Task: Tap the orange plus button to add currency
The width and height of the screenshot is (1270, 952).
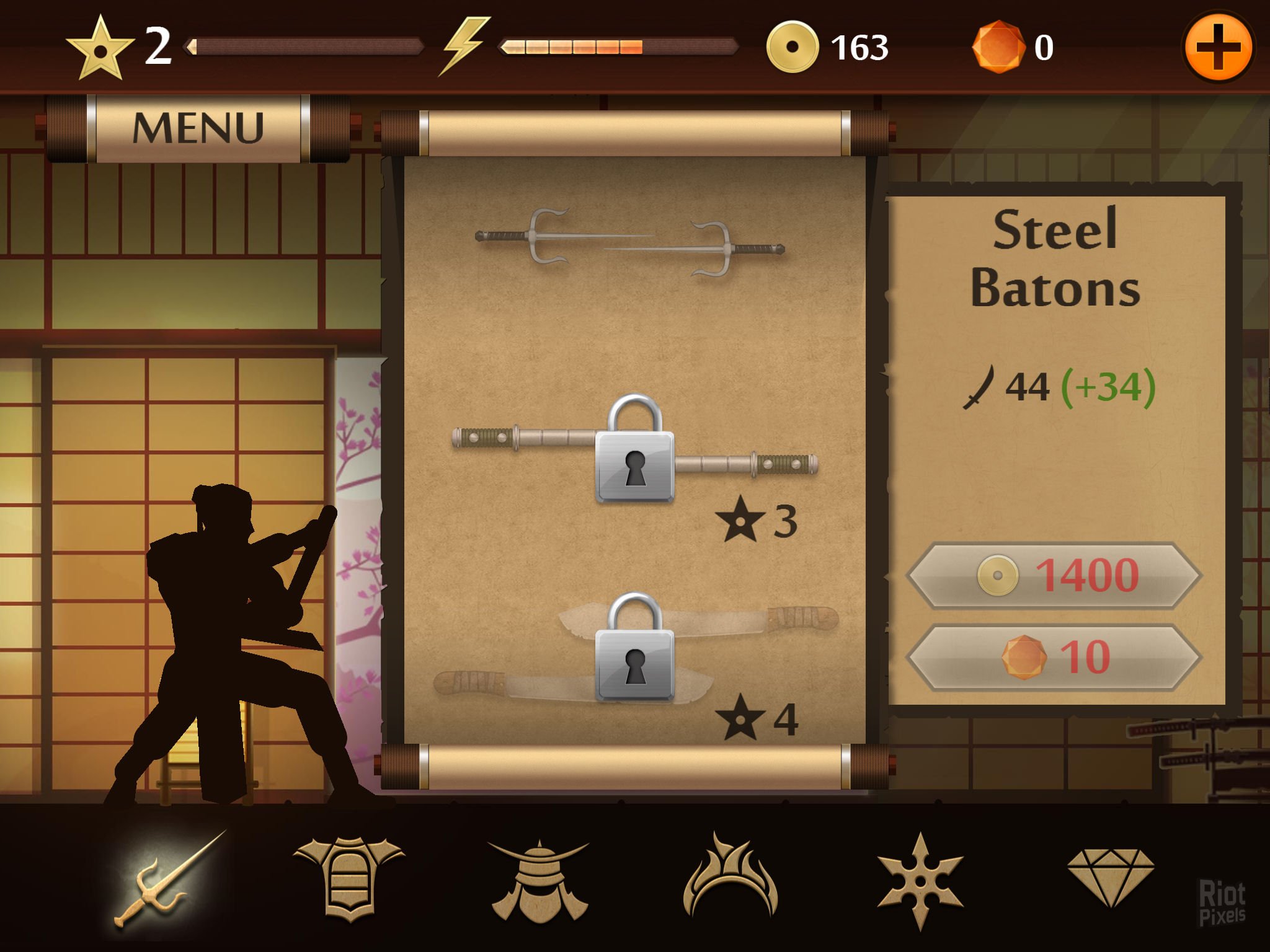Action: (1217, 48)
